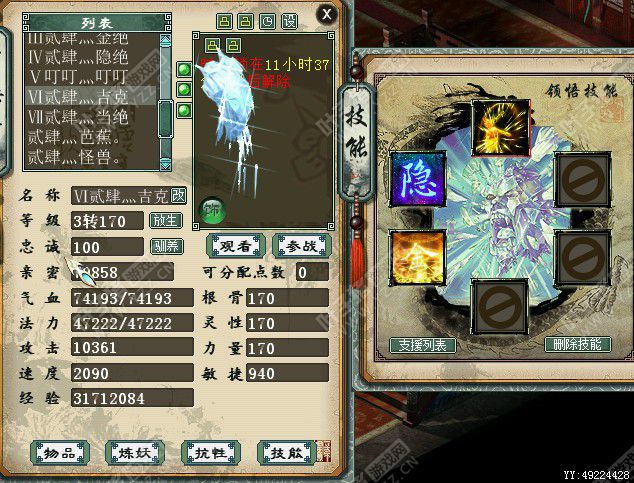Open the 观看 view button

235,246
